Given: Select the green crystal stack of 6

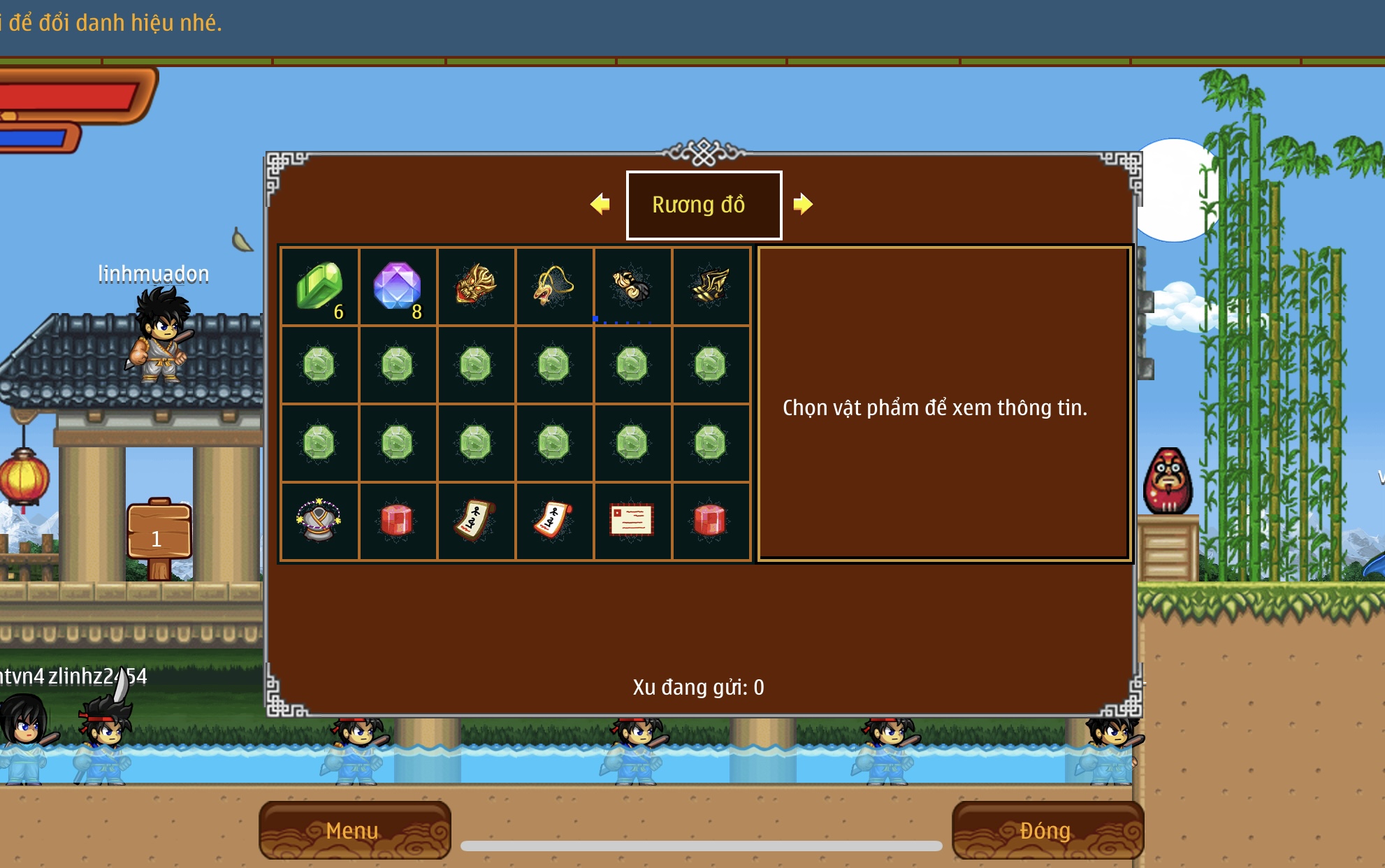Looking at the screenshot, I should [319, 287].
